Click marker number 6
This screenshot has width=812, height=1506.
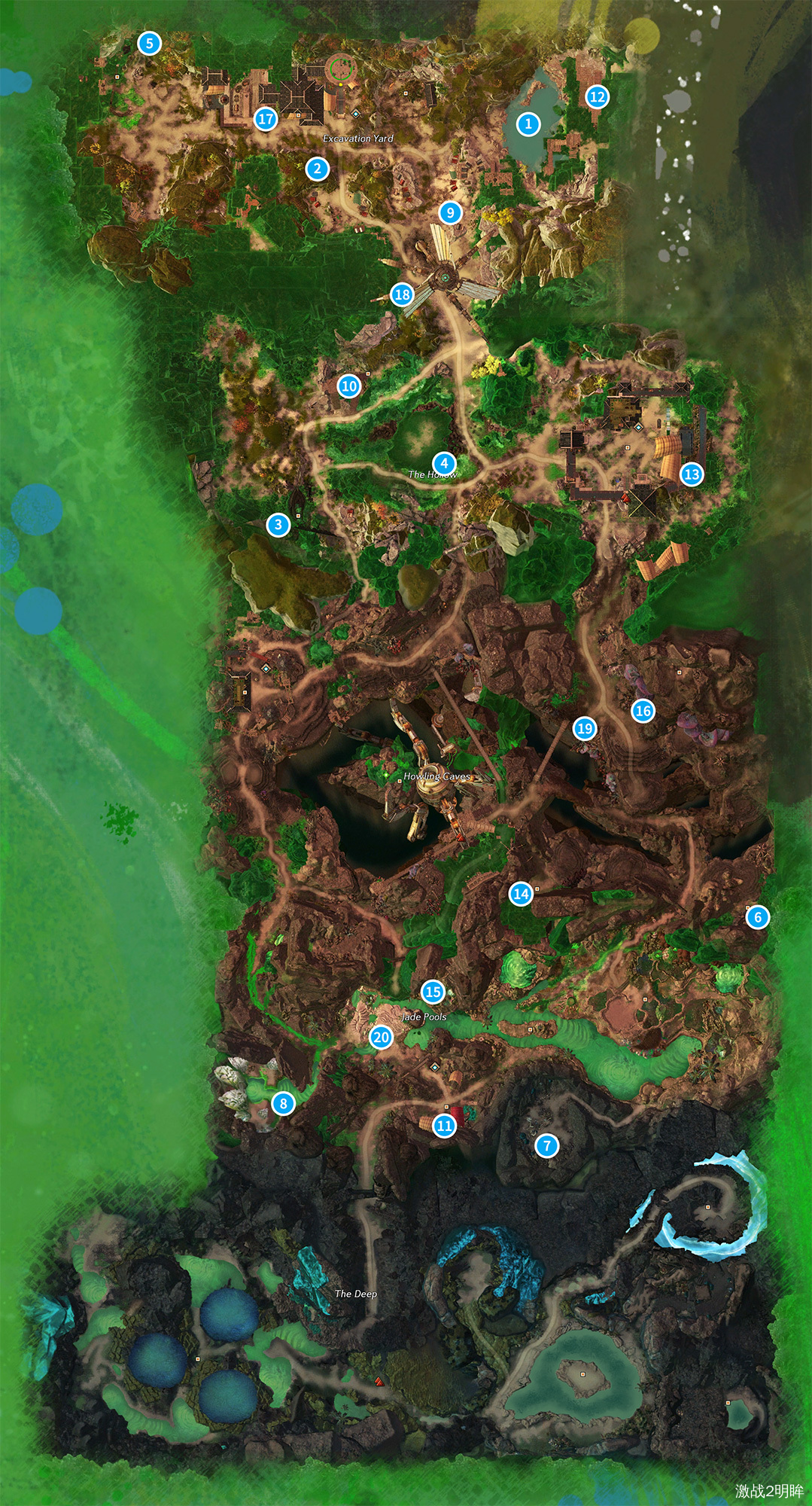coord(758,917)
